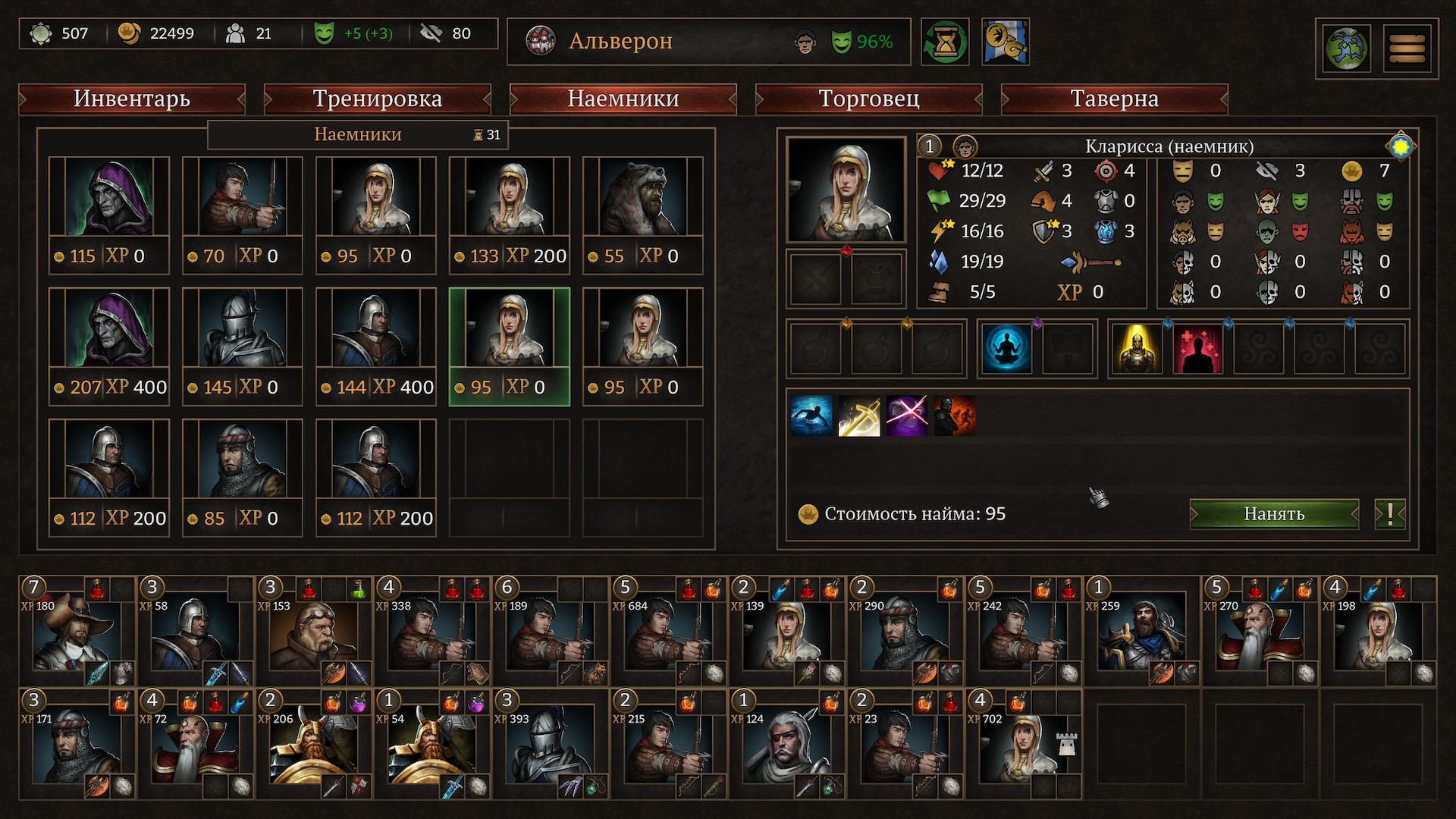Click the exclamation mark button beside Нанять
The height and width of the screenshot is (819, 1456).
click(1389, 514)
